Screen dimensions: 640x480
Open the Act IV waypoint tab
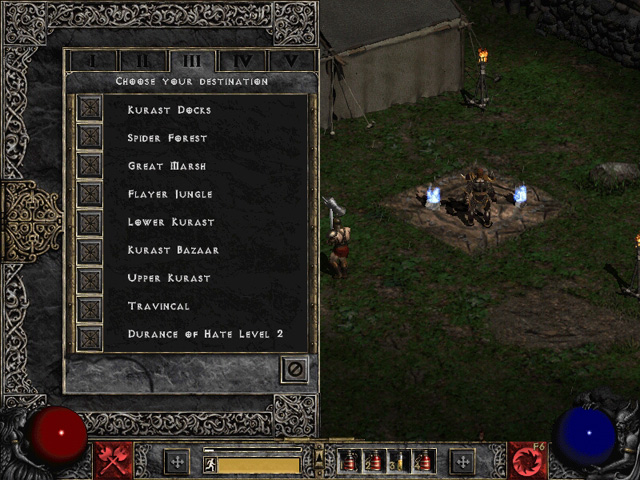pos(242,61)
